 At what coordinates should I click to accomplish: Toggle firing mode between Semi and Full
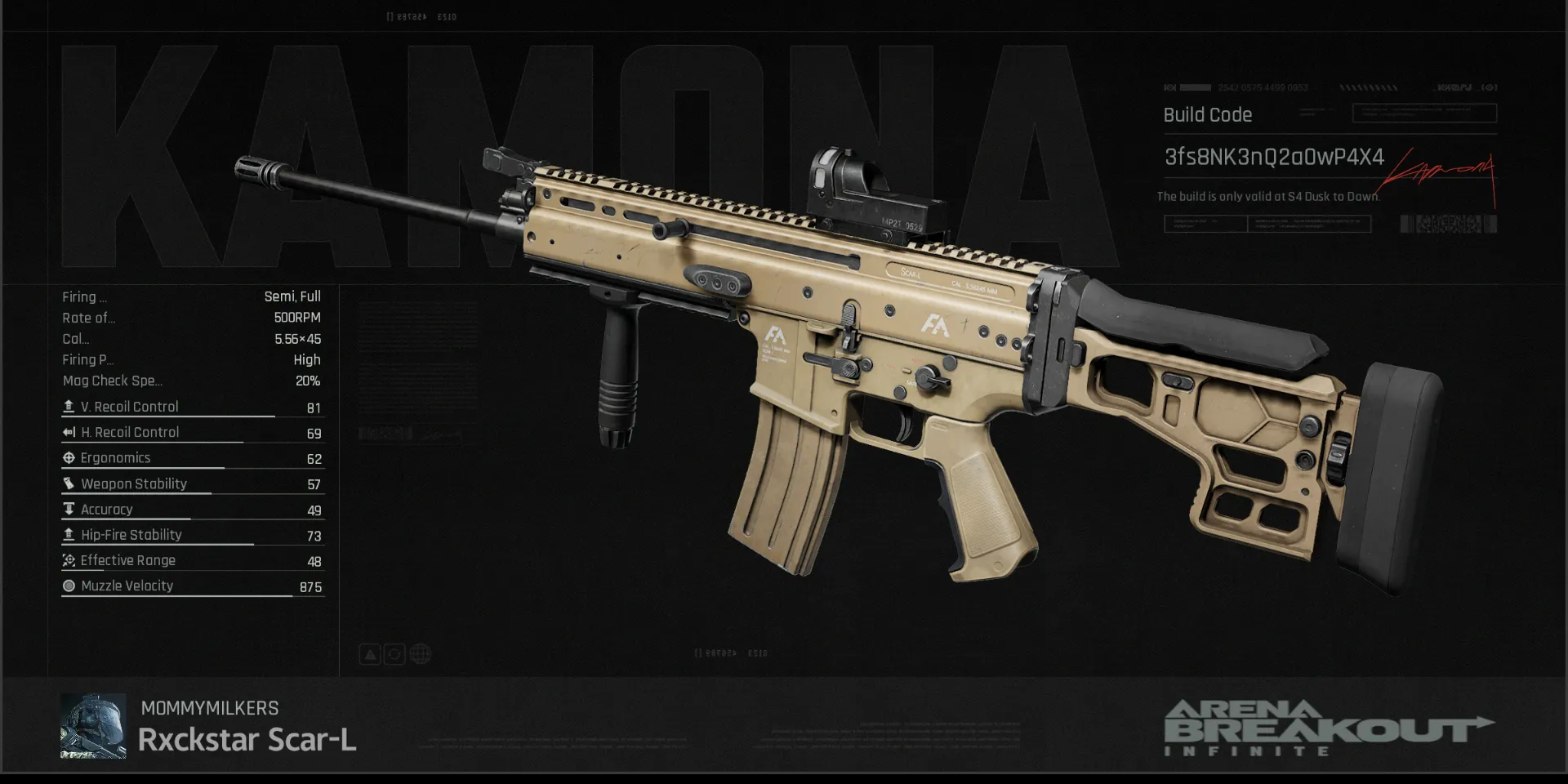tap(292, 296)
